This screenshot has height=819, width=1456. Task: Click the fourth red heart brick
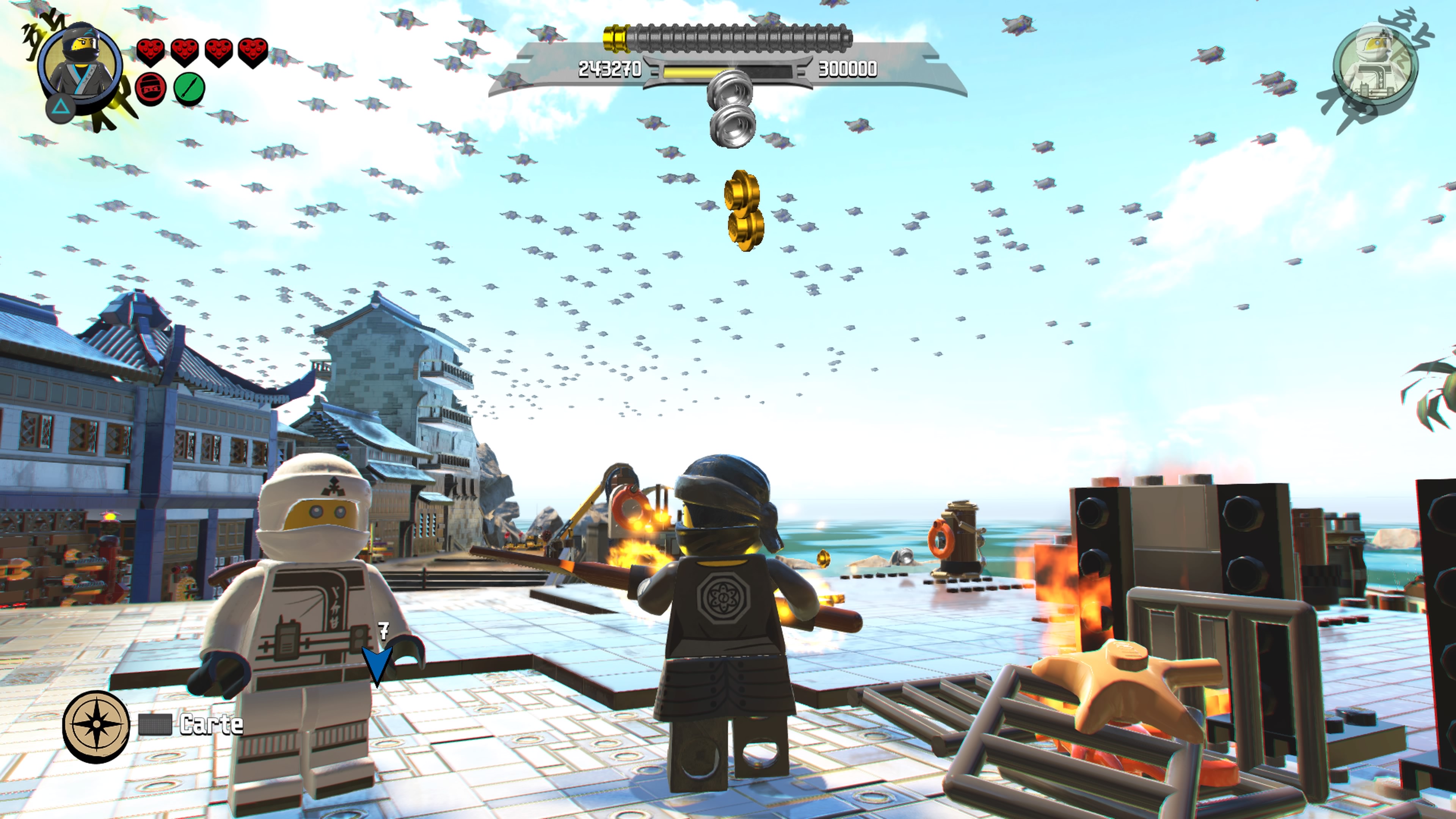click(254, 52)
